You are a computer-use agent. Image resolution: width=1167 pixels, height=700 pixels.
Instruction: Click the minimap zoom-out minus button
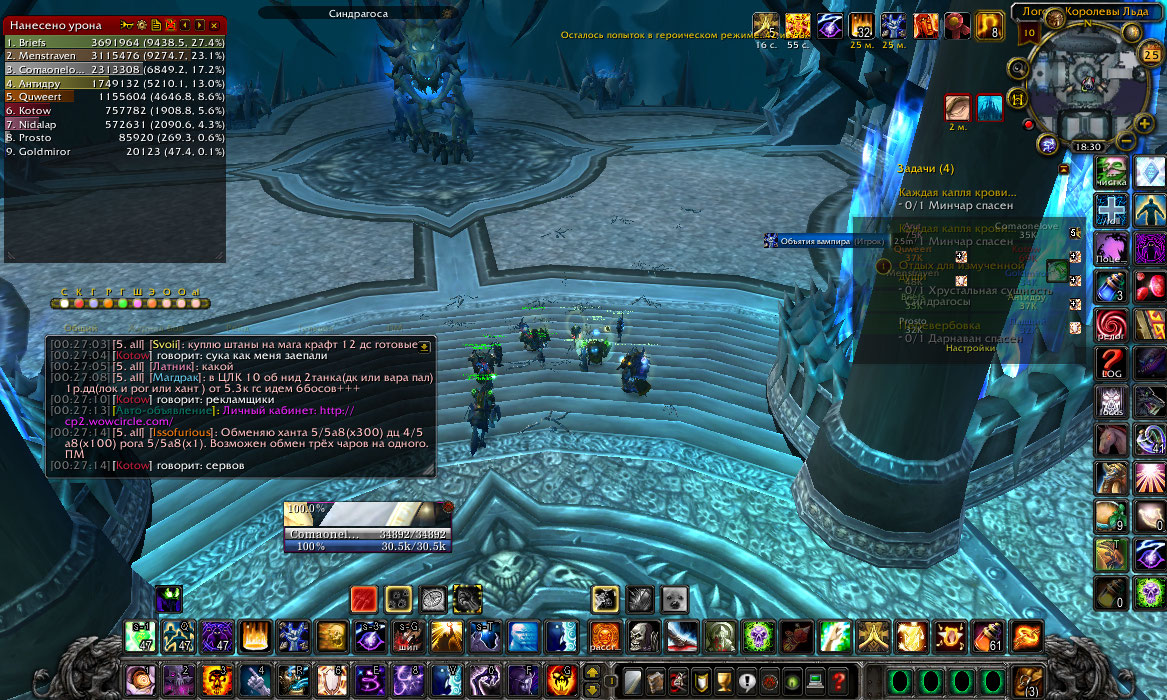[x=1126, y=142]
